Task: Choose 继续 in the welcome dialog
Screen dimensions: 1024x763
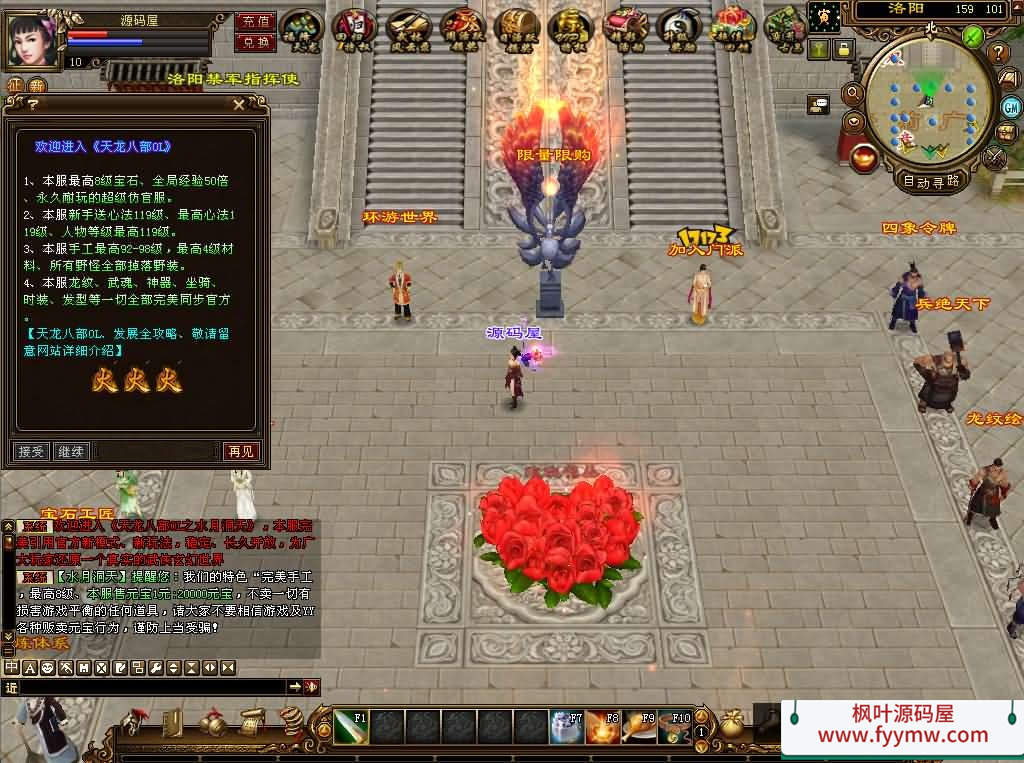Action: (70, 451)
